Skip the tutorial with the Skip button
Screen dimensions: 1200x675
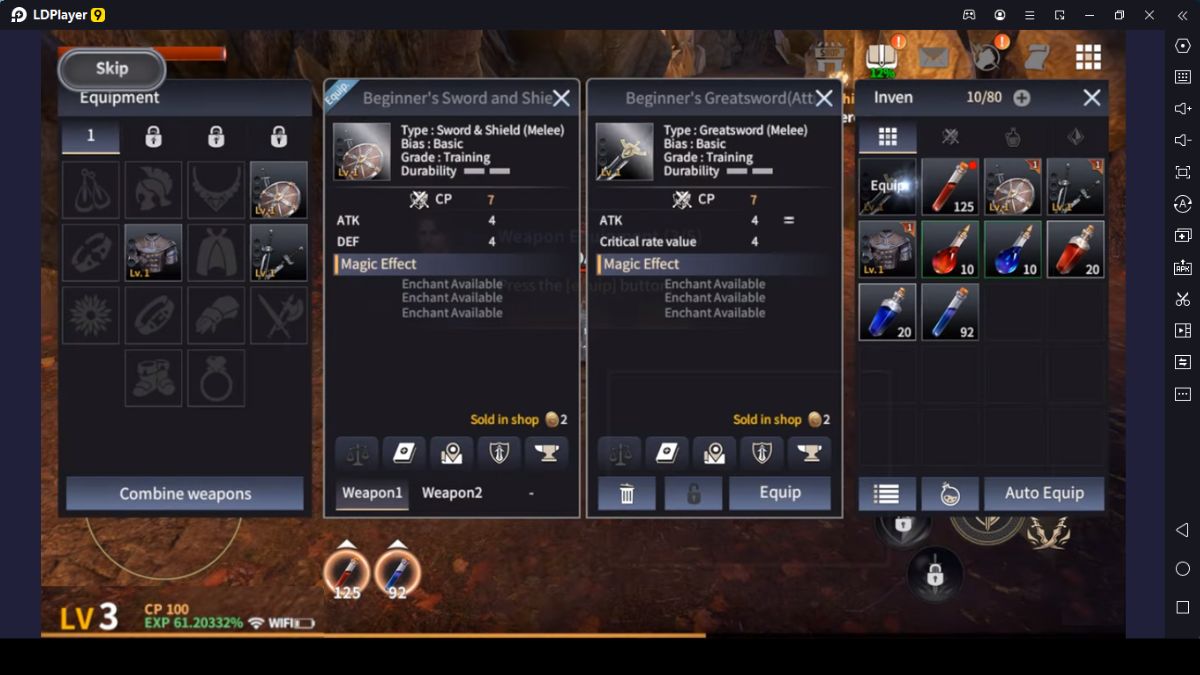click(x=112, y=69)
